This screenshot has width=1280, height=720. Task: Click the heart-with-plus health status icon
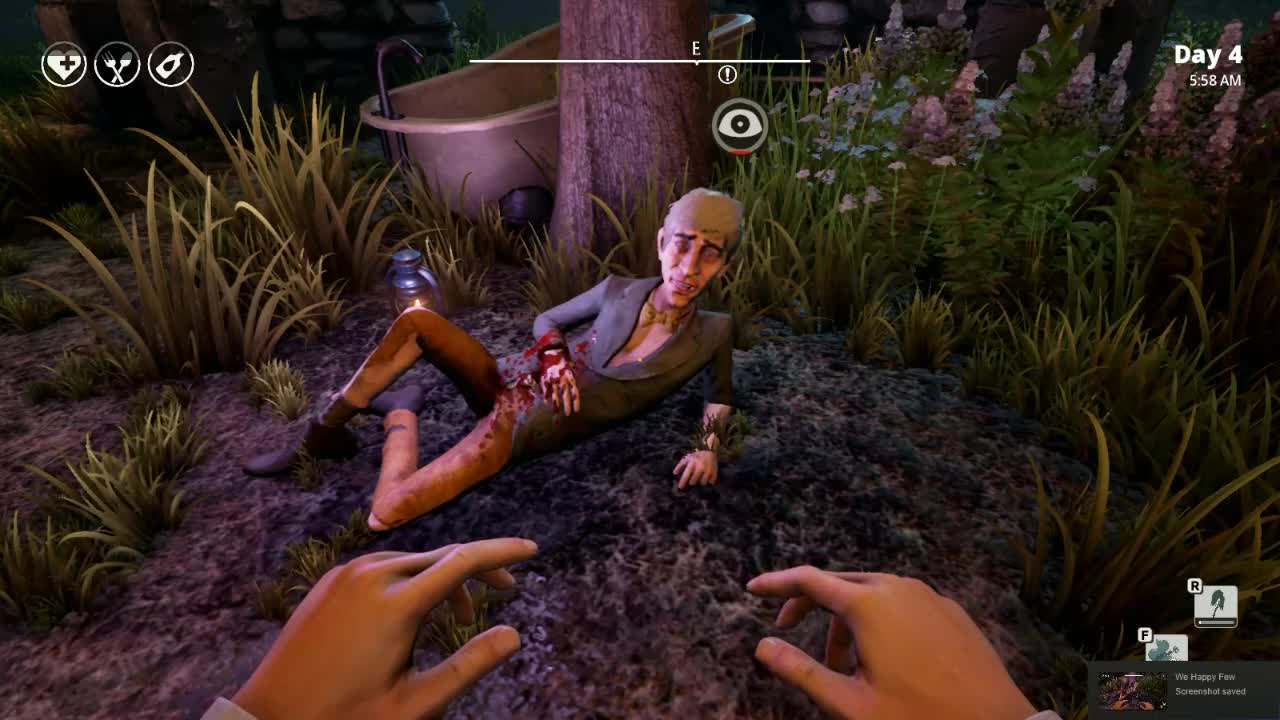[64, 65]
